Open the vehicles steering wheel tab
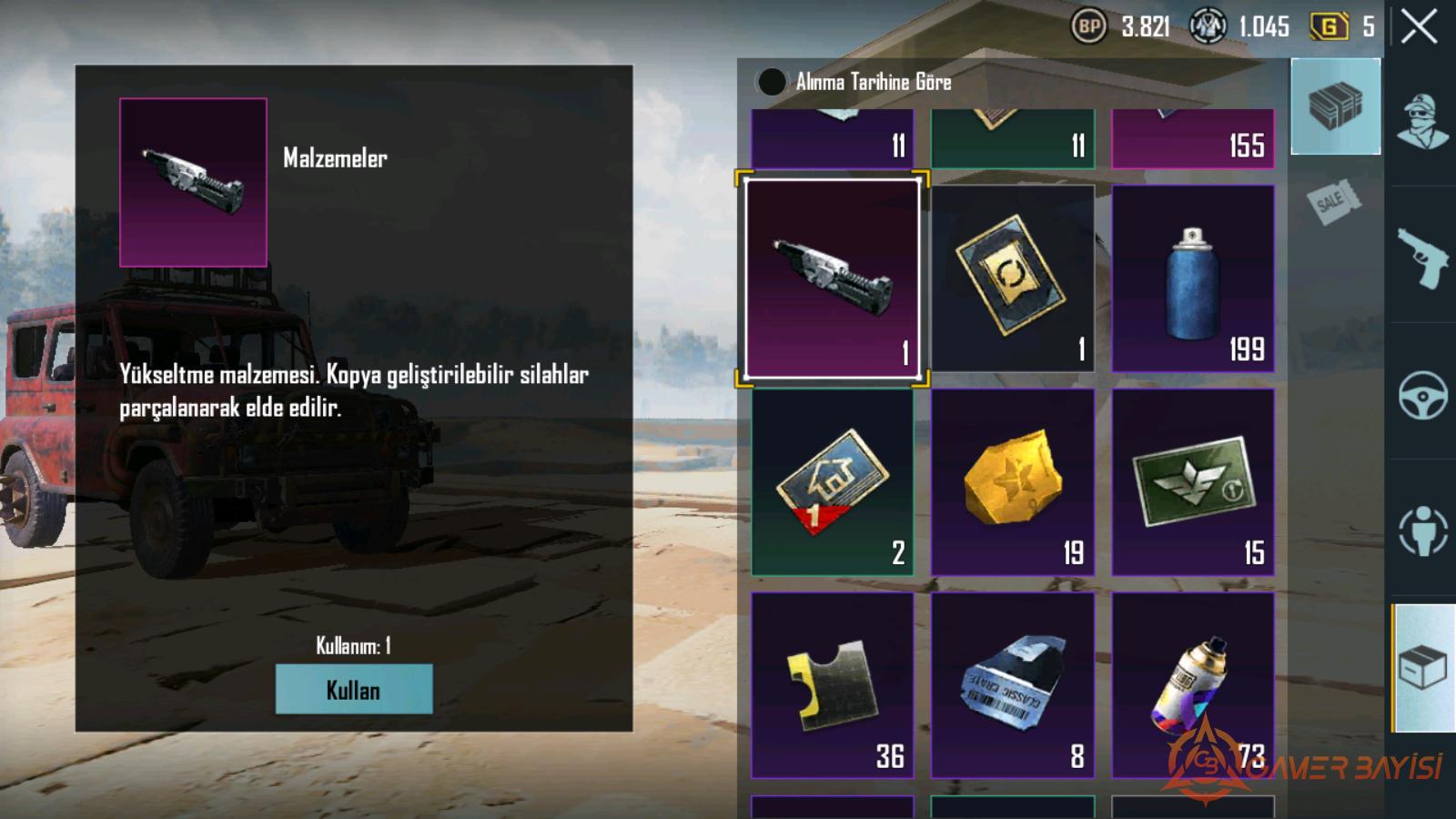The image size is (1456, 819). (x=1422, y=393)
